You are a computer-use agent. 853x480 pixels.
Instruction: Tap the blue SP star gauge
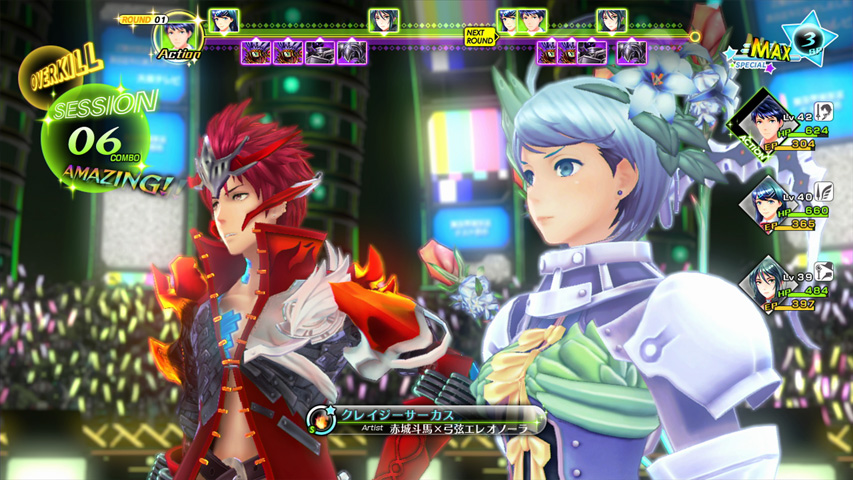pos(808,38)
